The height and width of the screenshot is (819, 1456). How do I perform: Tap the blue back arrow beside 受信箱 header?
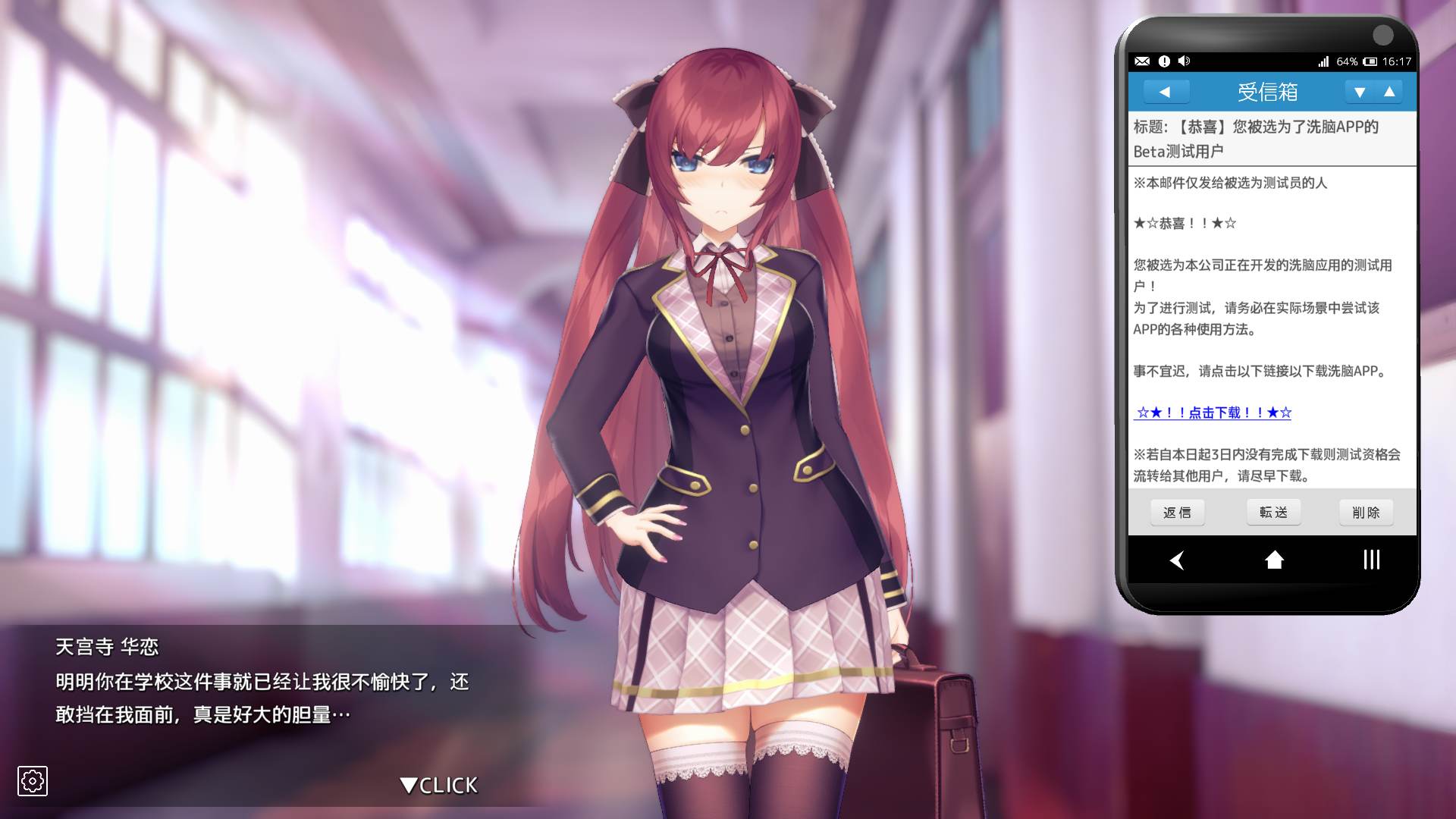tap(1166, 92)
